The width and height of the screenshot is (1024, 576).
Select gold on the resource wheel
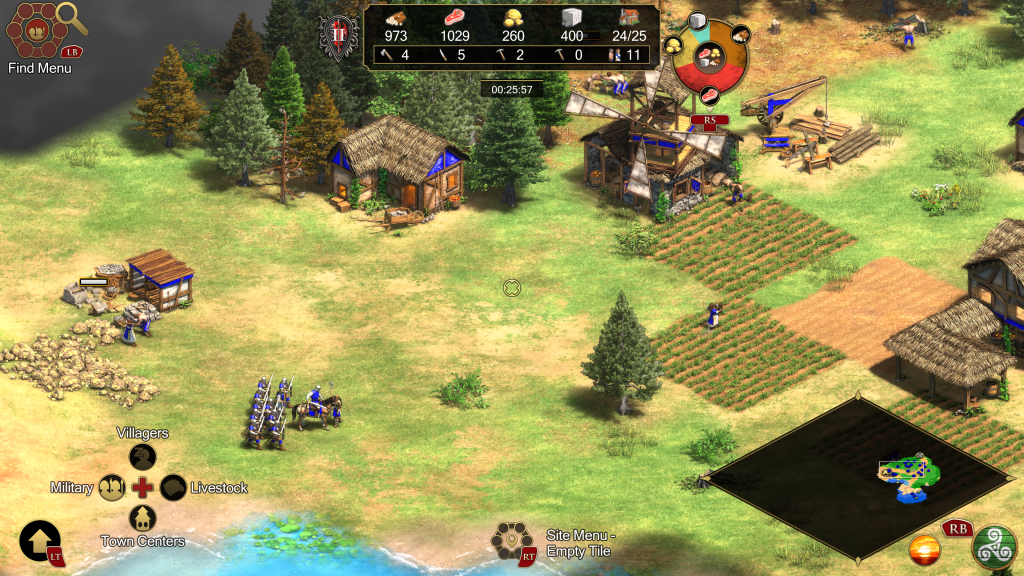[x=672, y=46]
